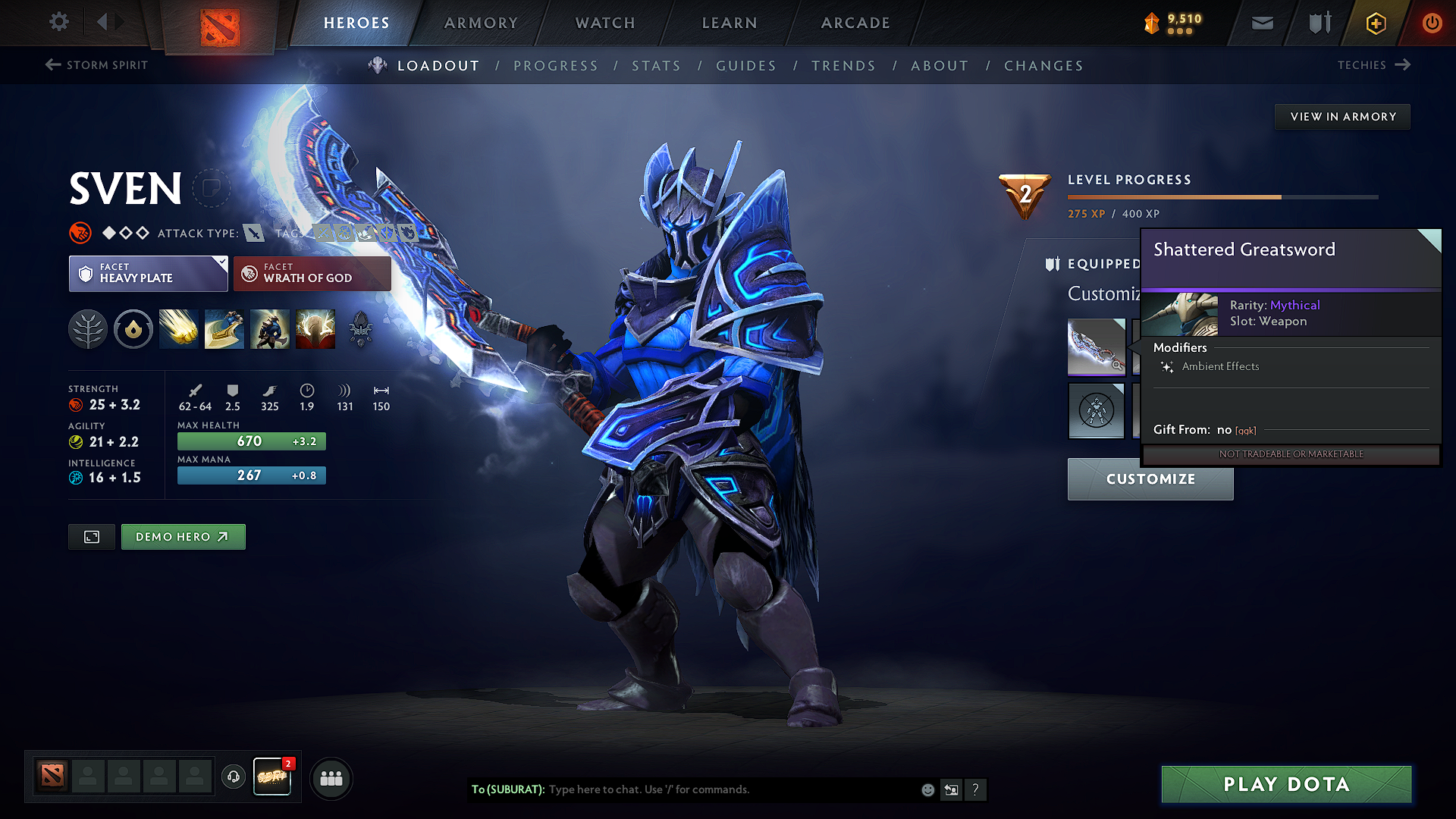Image resolution: width=1456 pixels, height=819 pixels.
Task: Select the Great Cleave ability icon
Action: tap(224, 328)
